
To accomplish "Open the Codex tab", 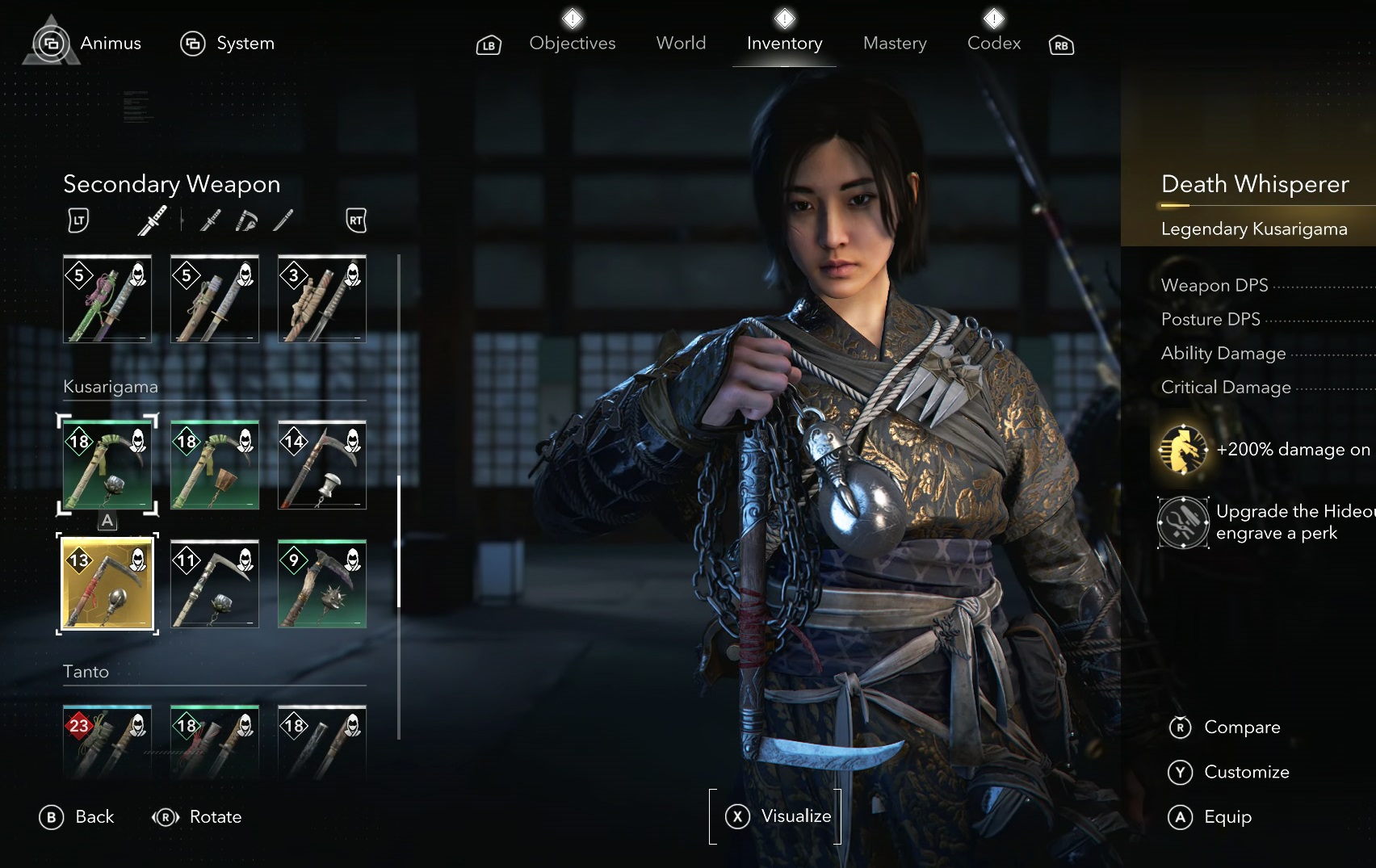I will pos(993,44).
